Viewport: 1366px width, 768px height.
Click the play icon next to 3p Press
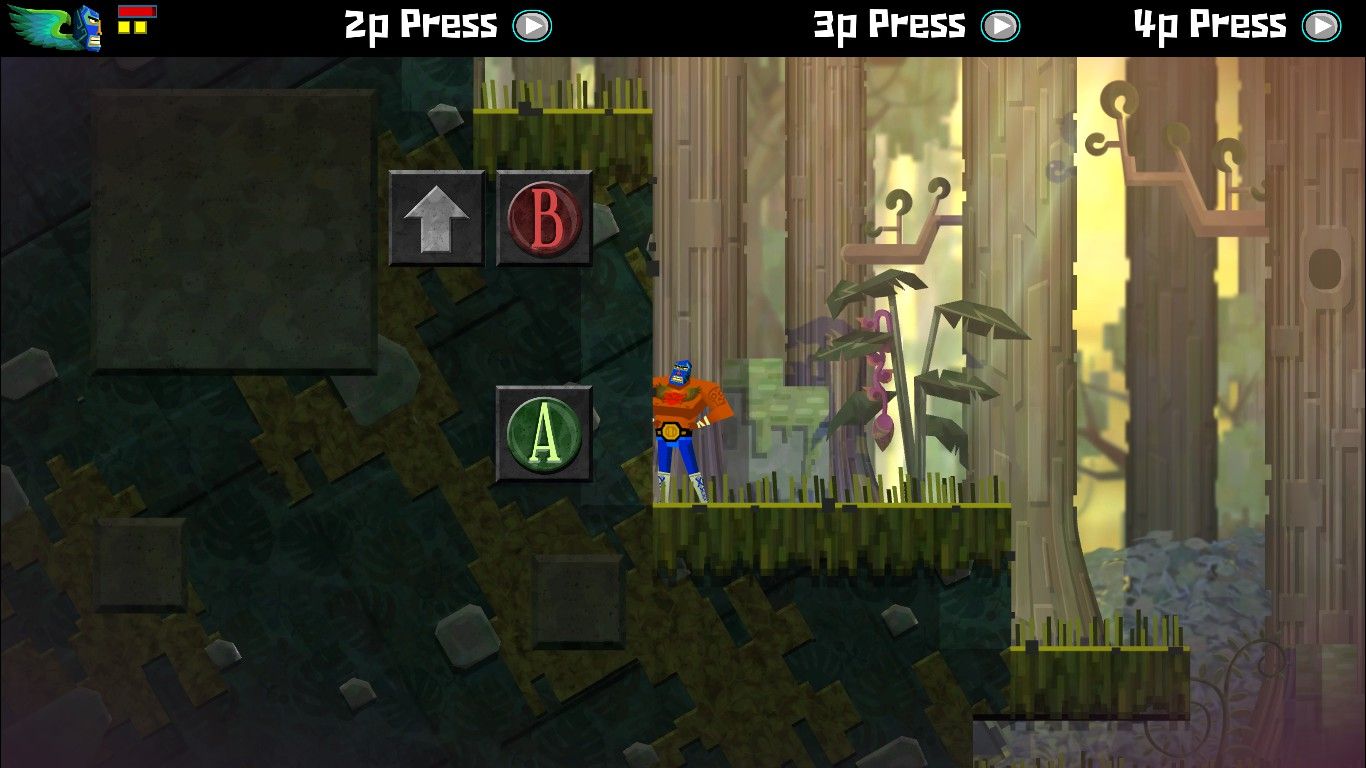pyautogui.click(x=1000, y=25)
